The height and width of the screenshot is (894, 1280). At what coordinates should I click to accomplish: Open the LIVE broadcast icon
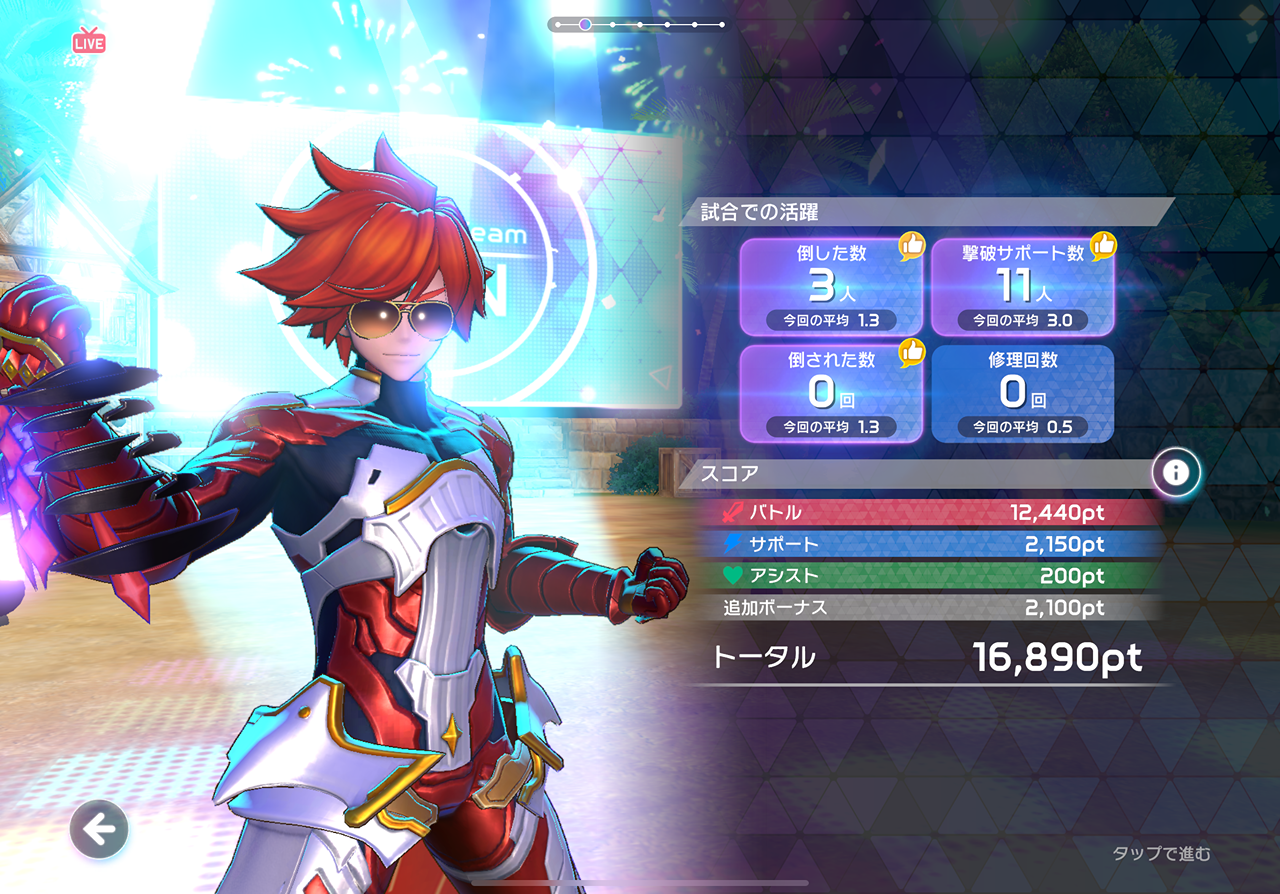click(x=89, y=41)
